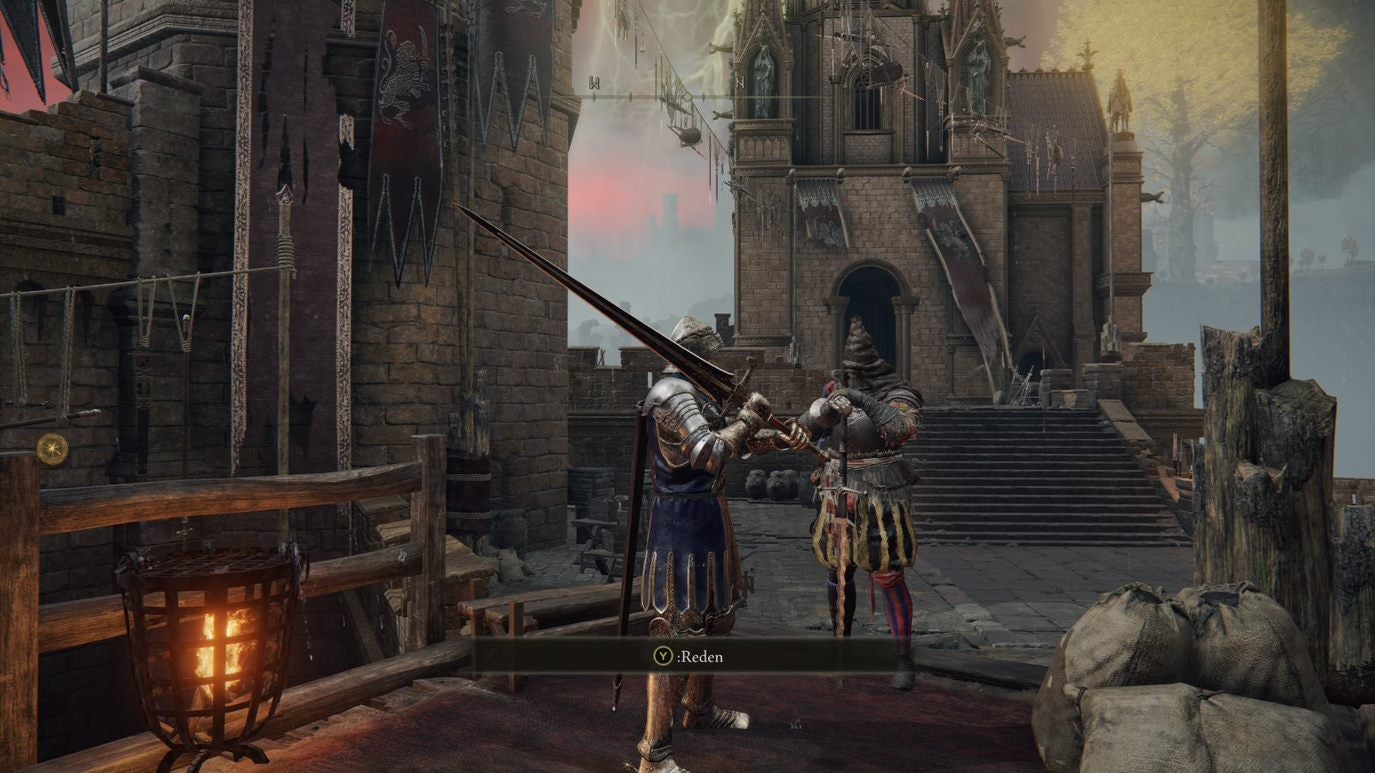Click the yellow Y button icon in the prompt
This screenshot has height=773, width=1375.
(x=663, y=656)
